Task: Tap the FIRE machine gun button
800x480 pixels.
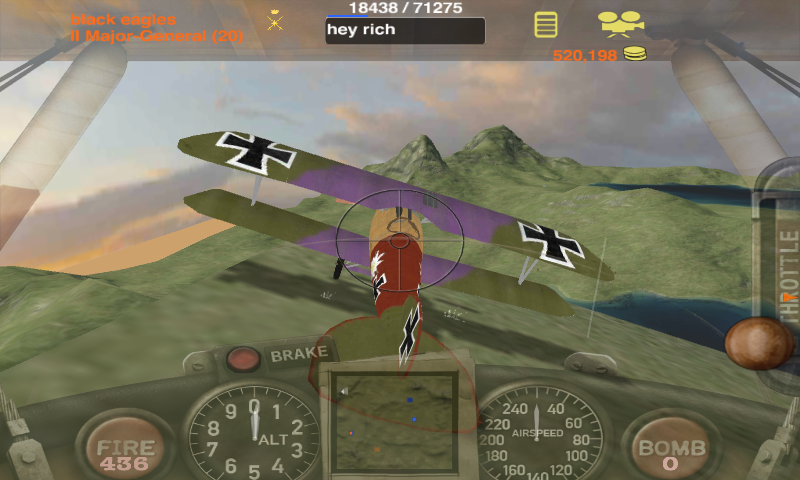Action: click(x=125, y=452)
